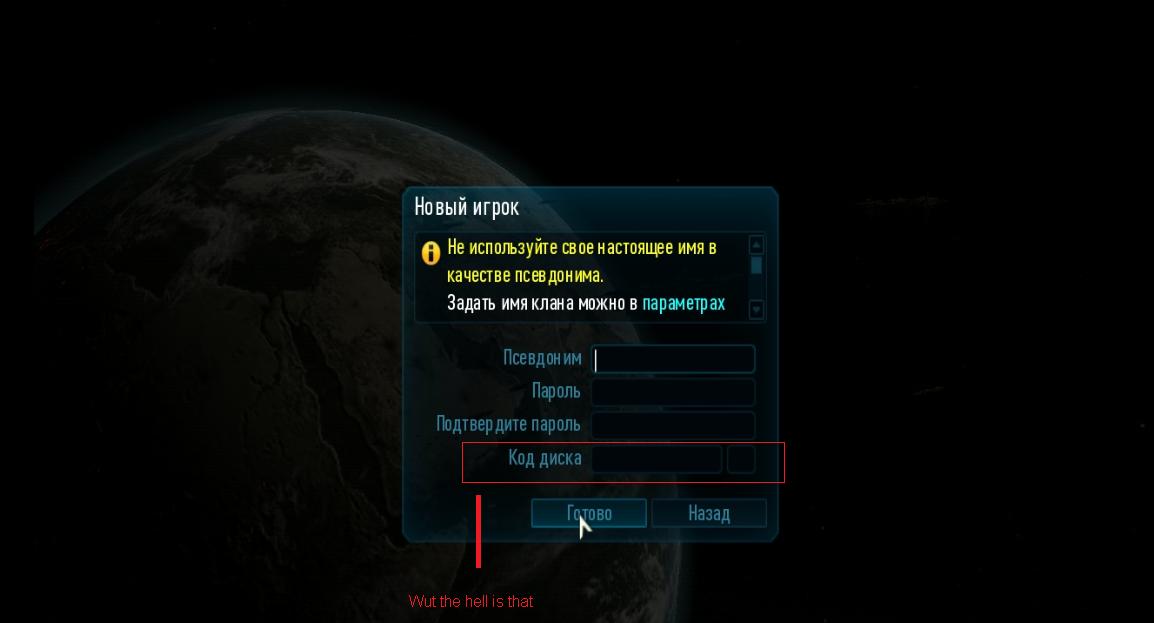This screenshot has width=1154, height=623.
Task: Go back with the Назад button
Action: pyautogui.click(x=708, y=513)
